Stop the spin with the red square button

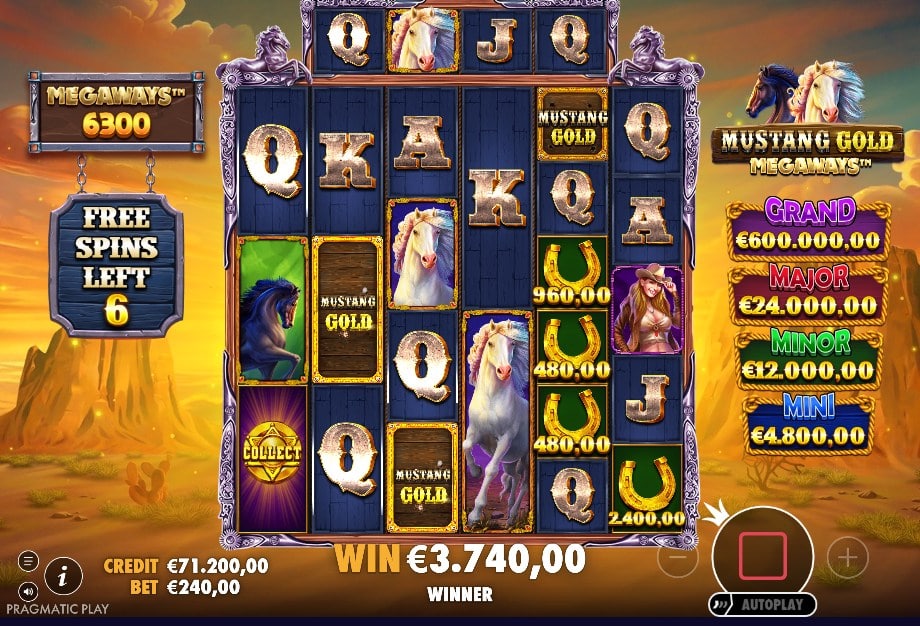tap(762, 556)
